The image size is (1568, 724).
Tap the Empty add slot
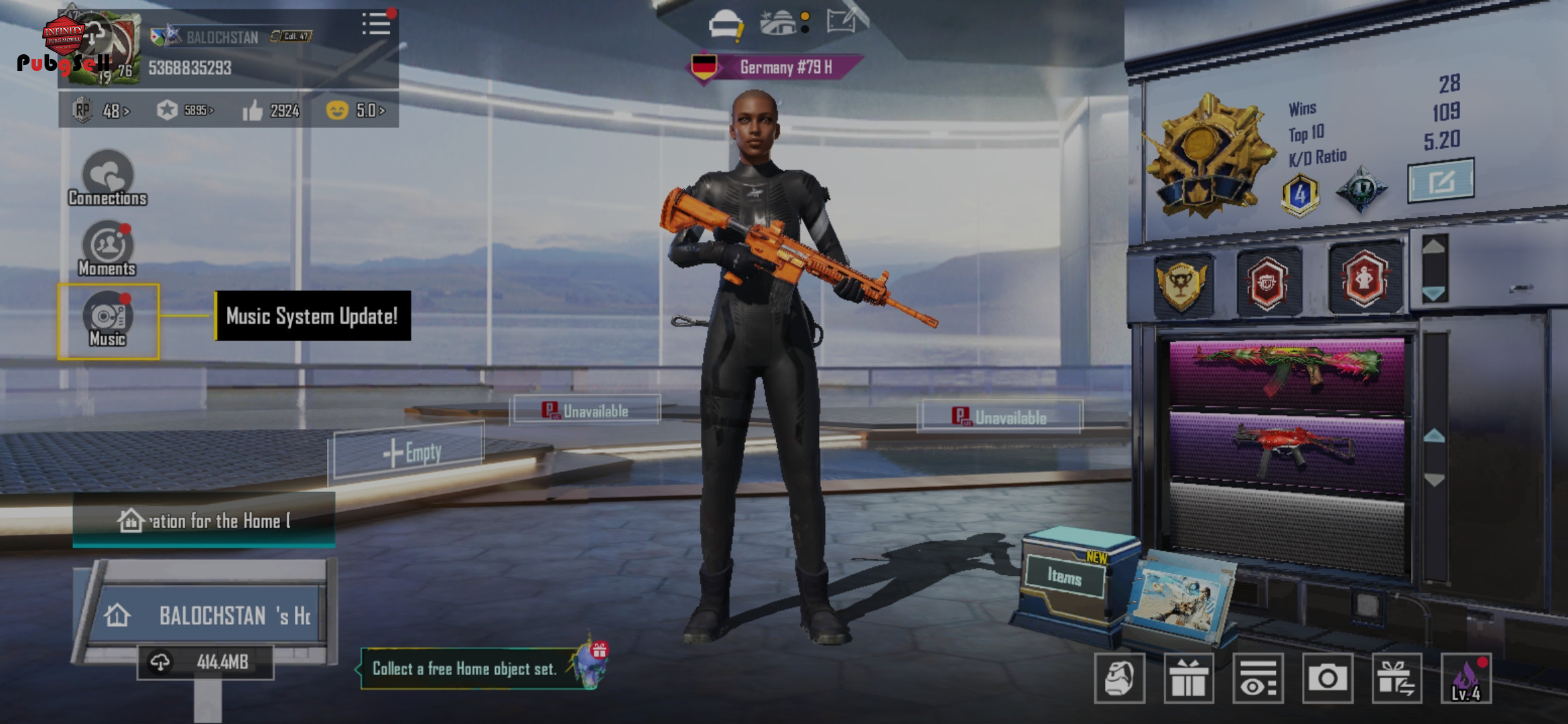[x=409, y=452]
